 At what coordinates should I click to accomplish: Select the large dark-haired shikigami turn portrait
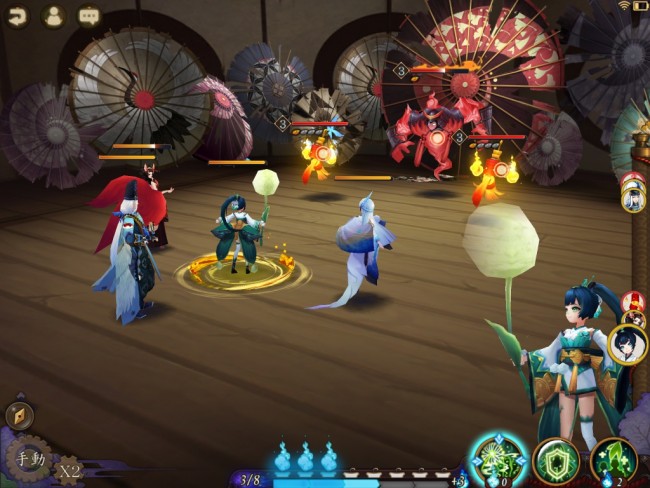(627, 345)
